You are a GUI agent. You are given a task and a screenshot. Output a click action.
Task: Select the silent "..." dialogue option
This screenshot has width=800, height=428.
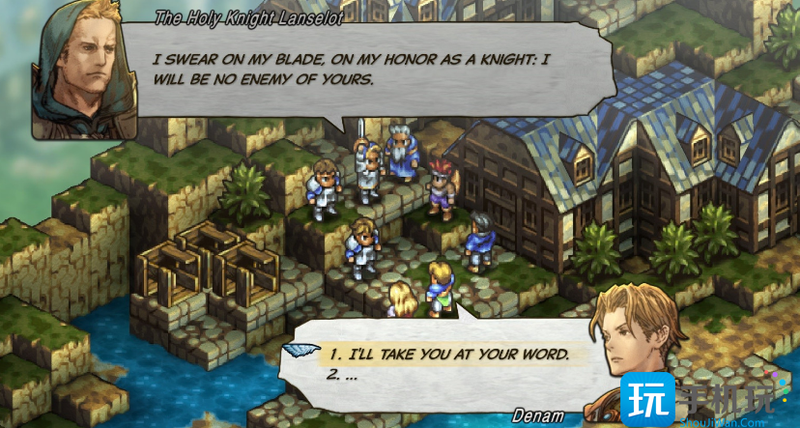click(x=343, y=376)
